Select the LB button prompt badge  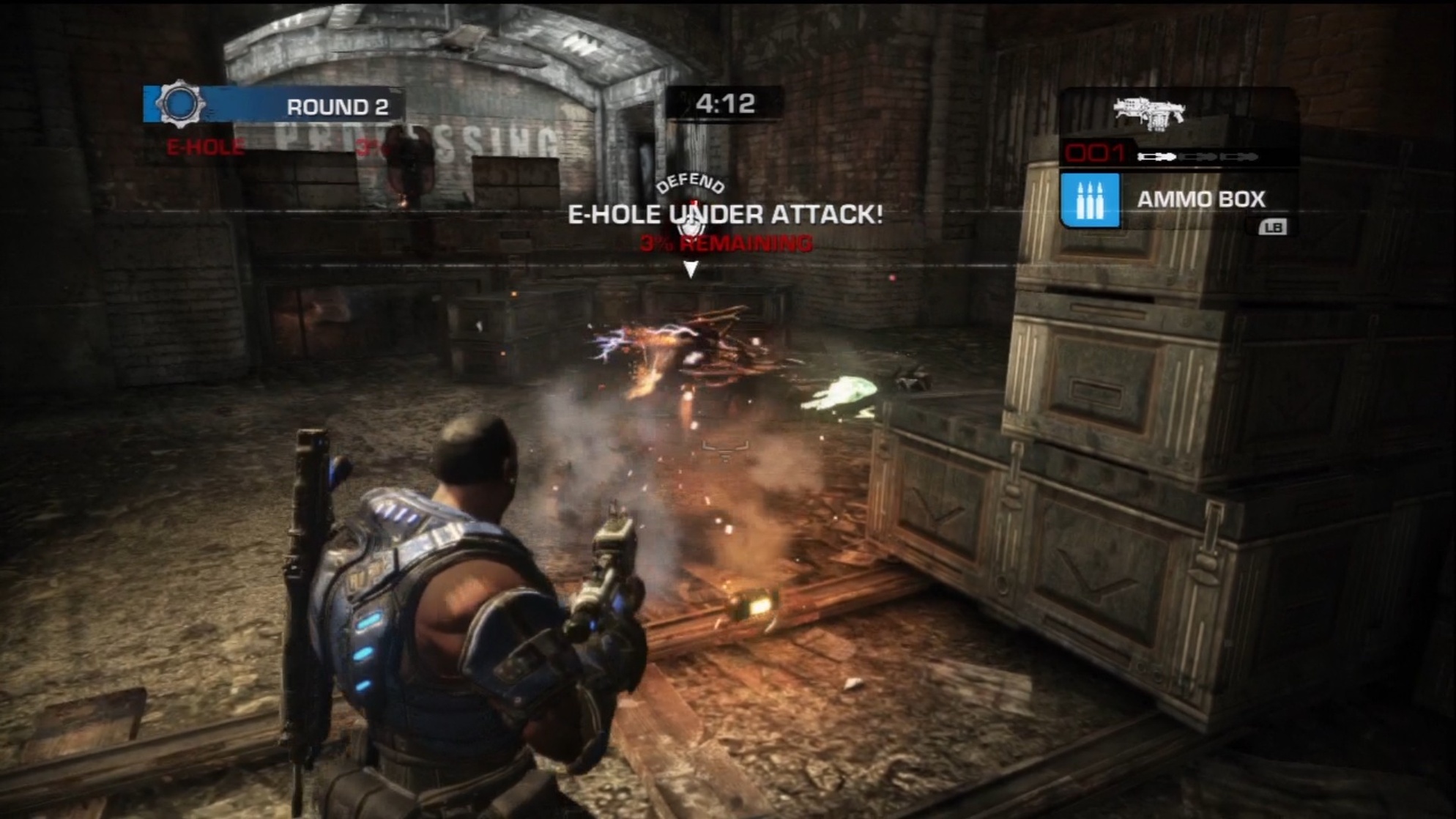tap(1273, 228)
